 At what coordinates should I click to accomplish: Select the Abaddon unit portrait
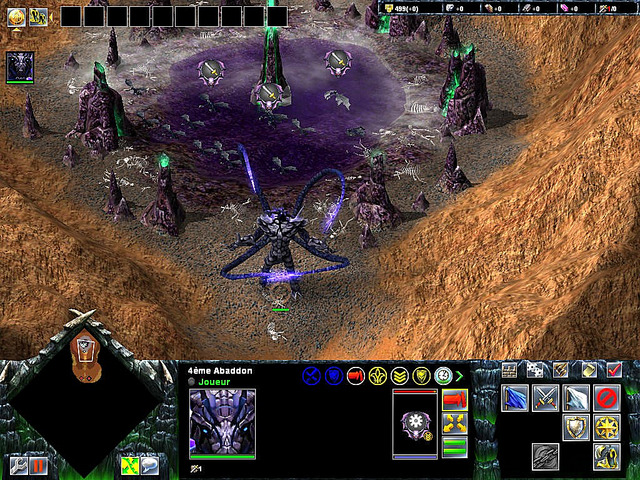[222, 422]
